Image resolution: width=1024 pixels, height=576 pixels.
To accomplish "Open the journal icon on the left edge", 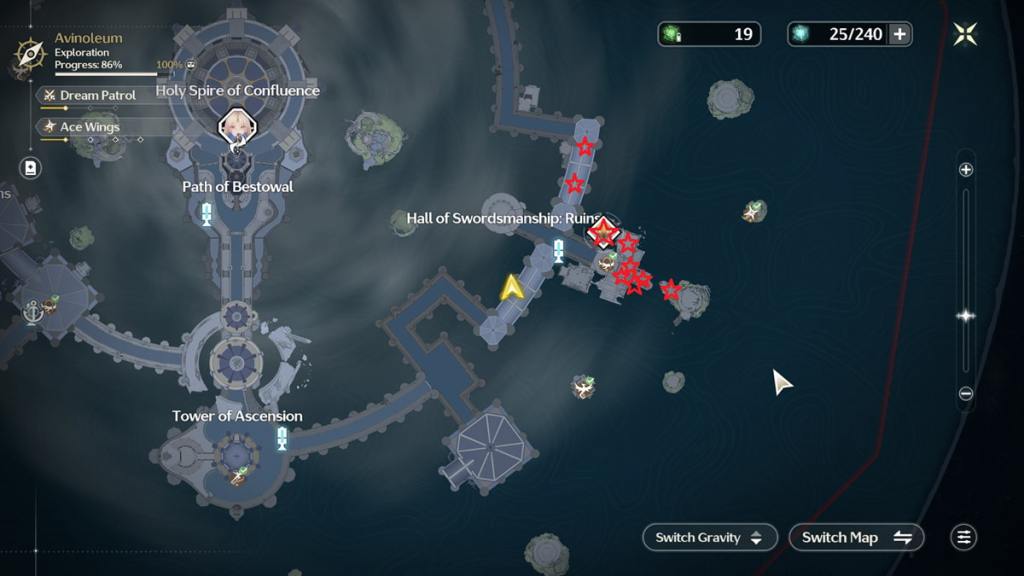I will [x=31, y=168].
